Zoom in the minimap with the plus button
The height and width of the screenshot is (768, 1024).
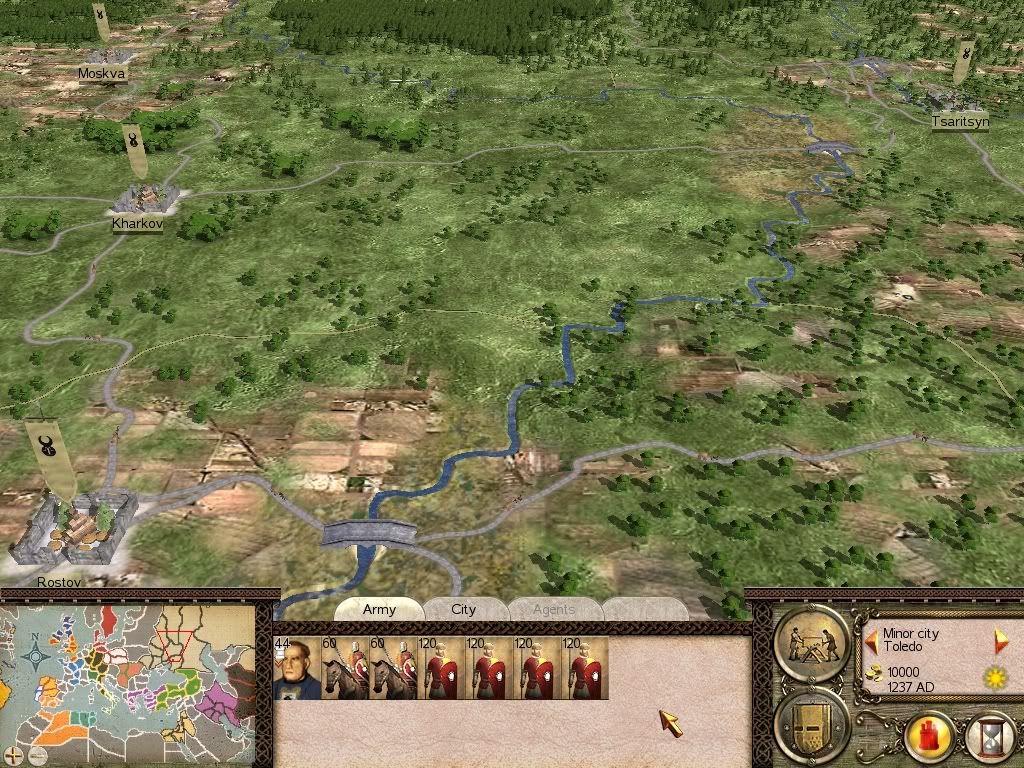(x=13, y=755)
